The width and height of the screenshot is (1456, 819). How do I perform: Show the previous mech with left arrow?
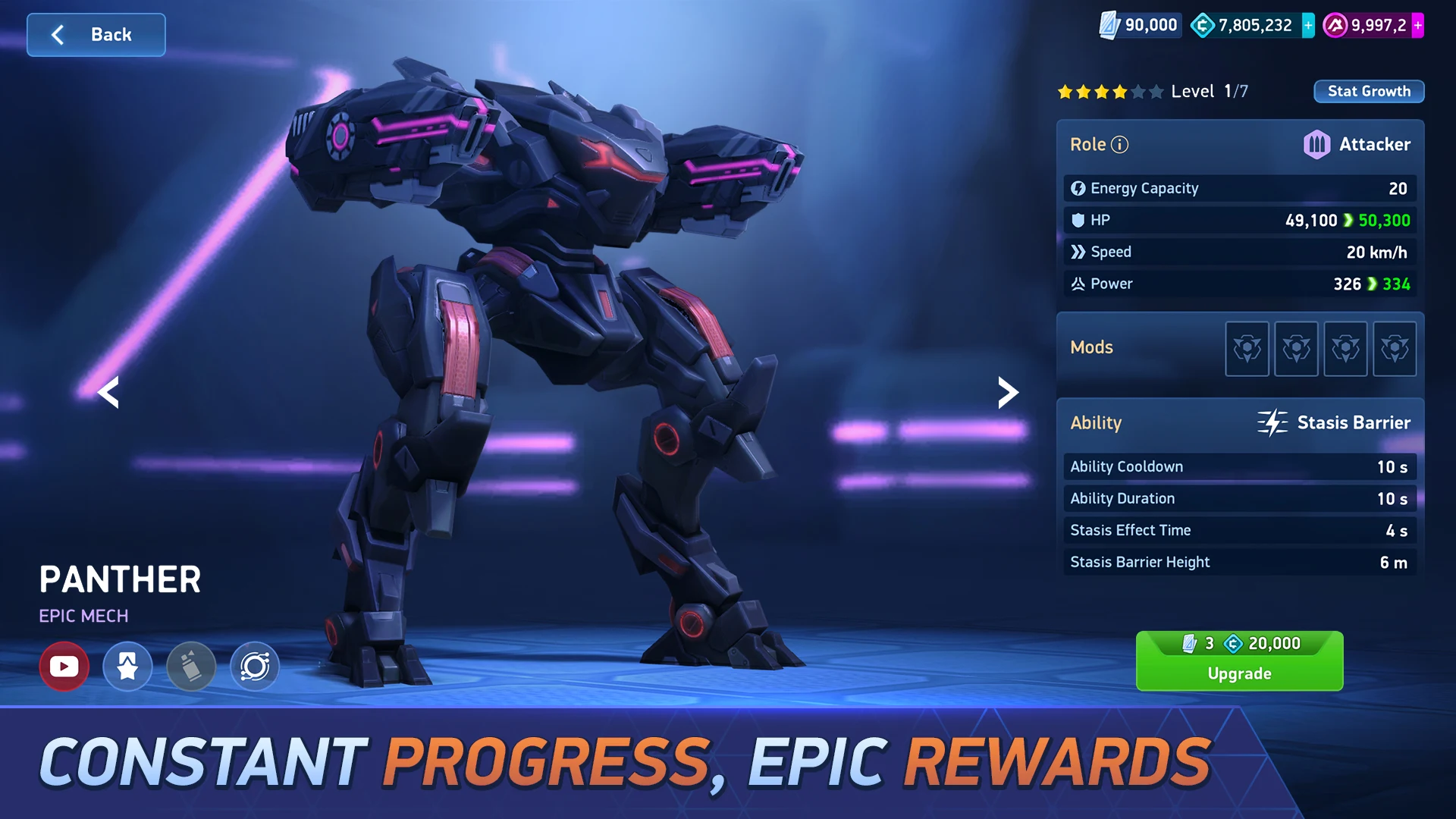tap(109, 392)
